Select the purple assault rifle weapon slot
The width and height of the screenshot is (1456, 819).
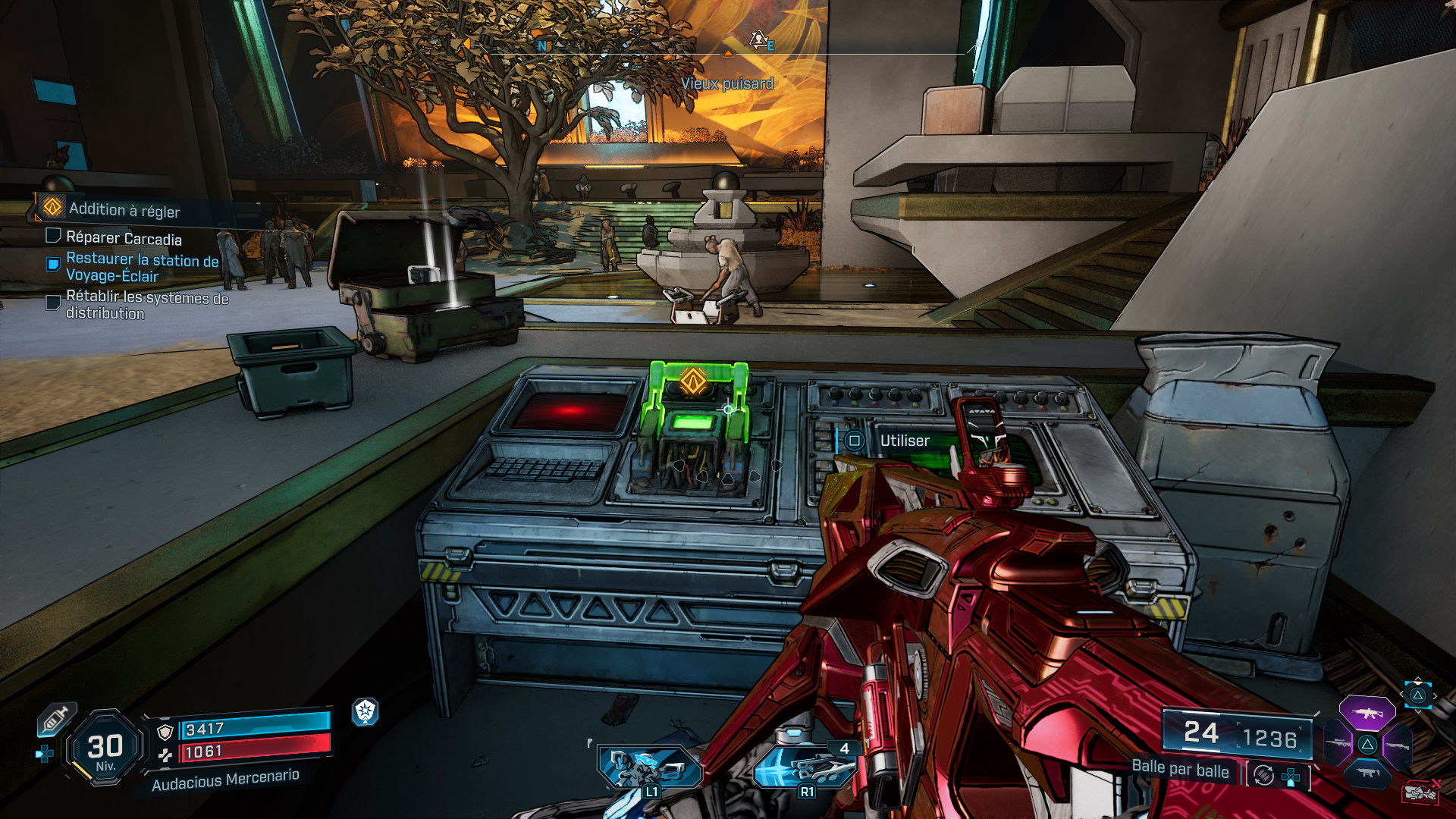click(1367, 713)
